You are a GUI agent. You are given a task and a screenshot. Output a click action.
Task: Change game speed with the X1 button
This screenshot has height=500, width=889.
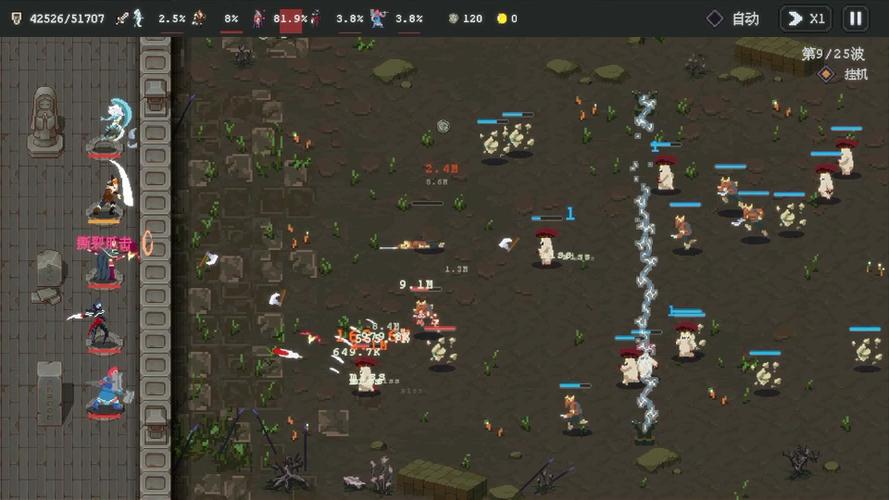tap(806, 18)
